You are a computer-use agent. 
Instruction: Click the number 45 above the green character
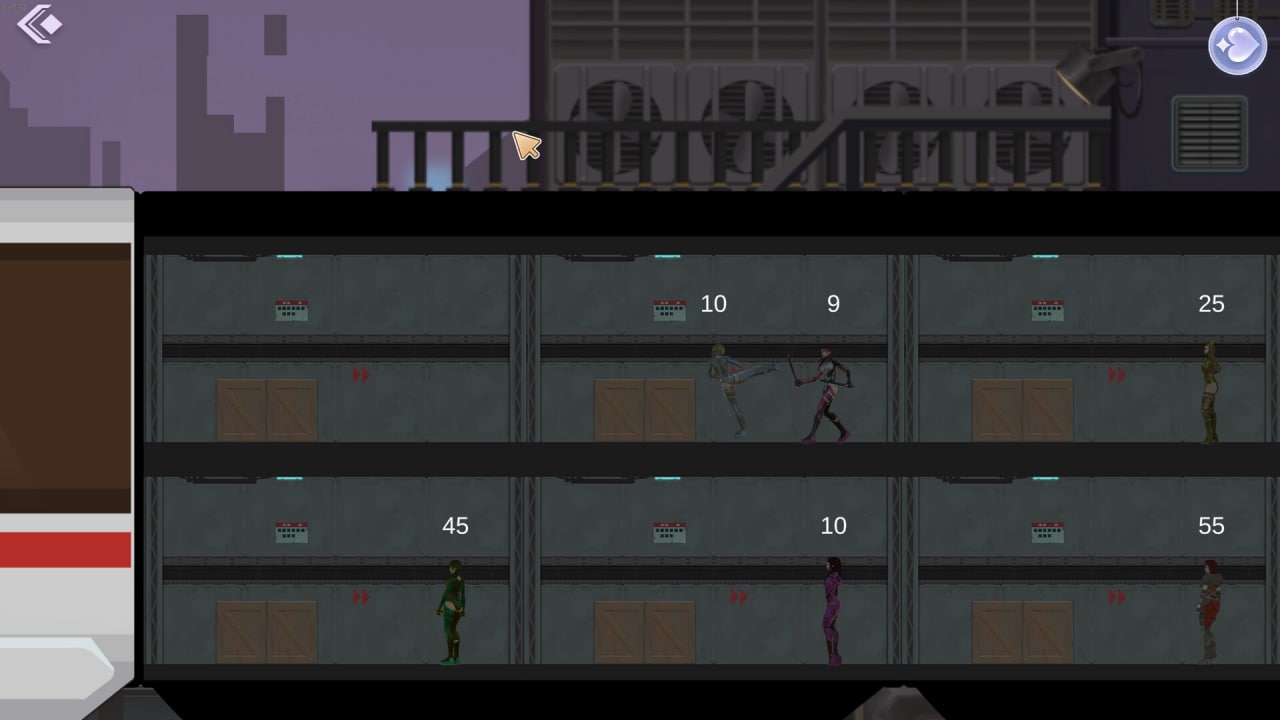coord(455,526)
